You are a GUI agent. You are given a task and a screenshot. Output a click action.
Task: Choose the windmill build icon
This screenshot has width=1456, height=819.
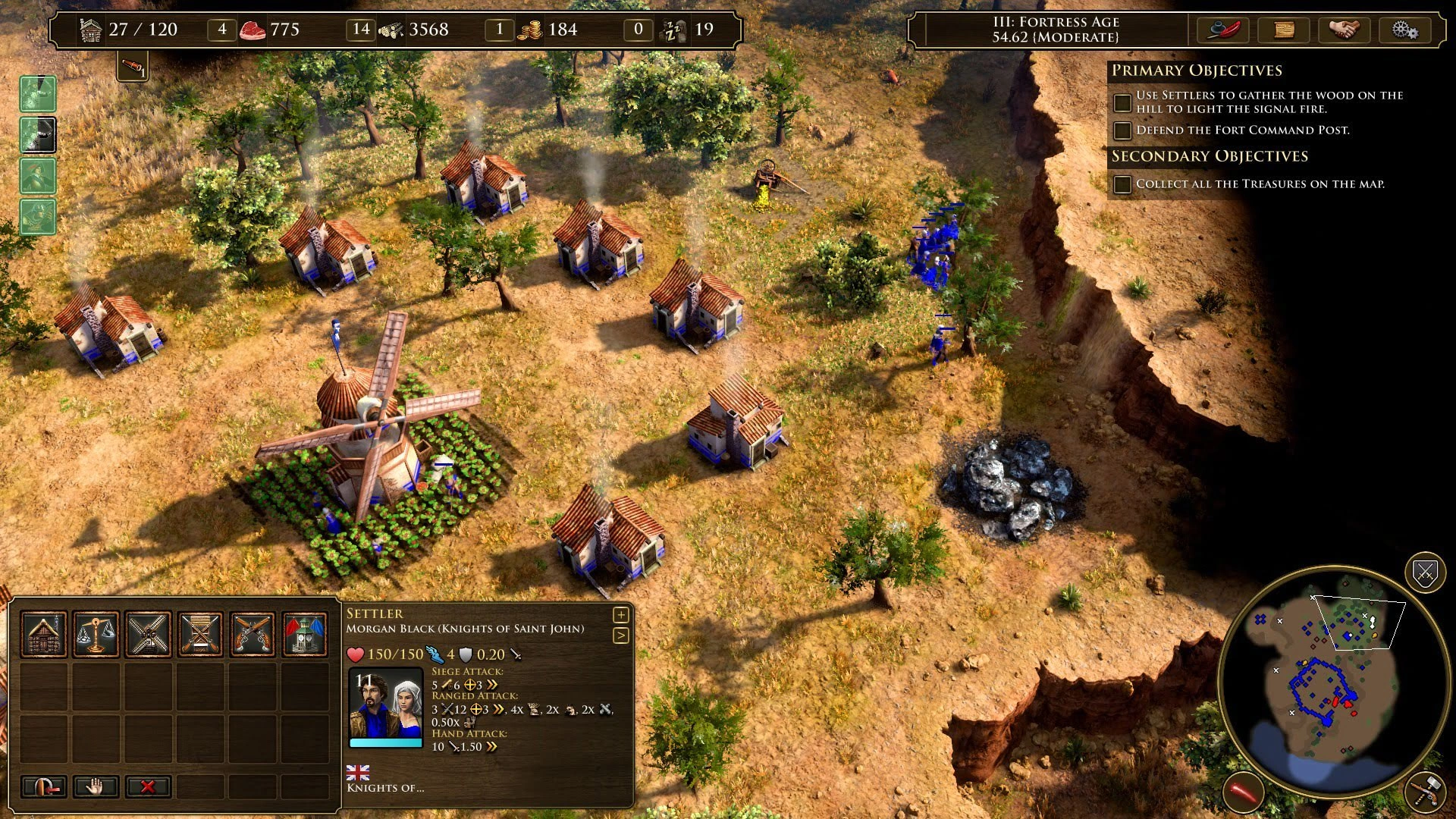(x=149, y=634)
